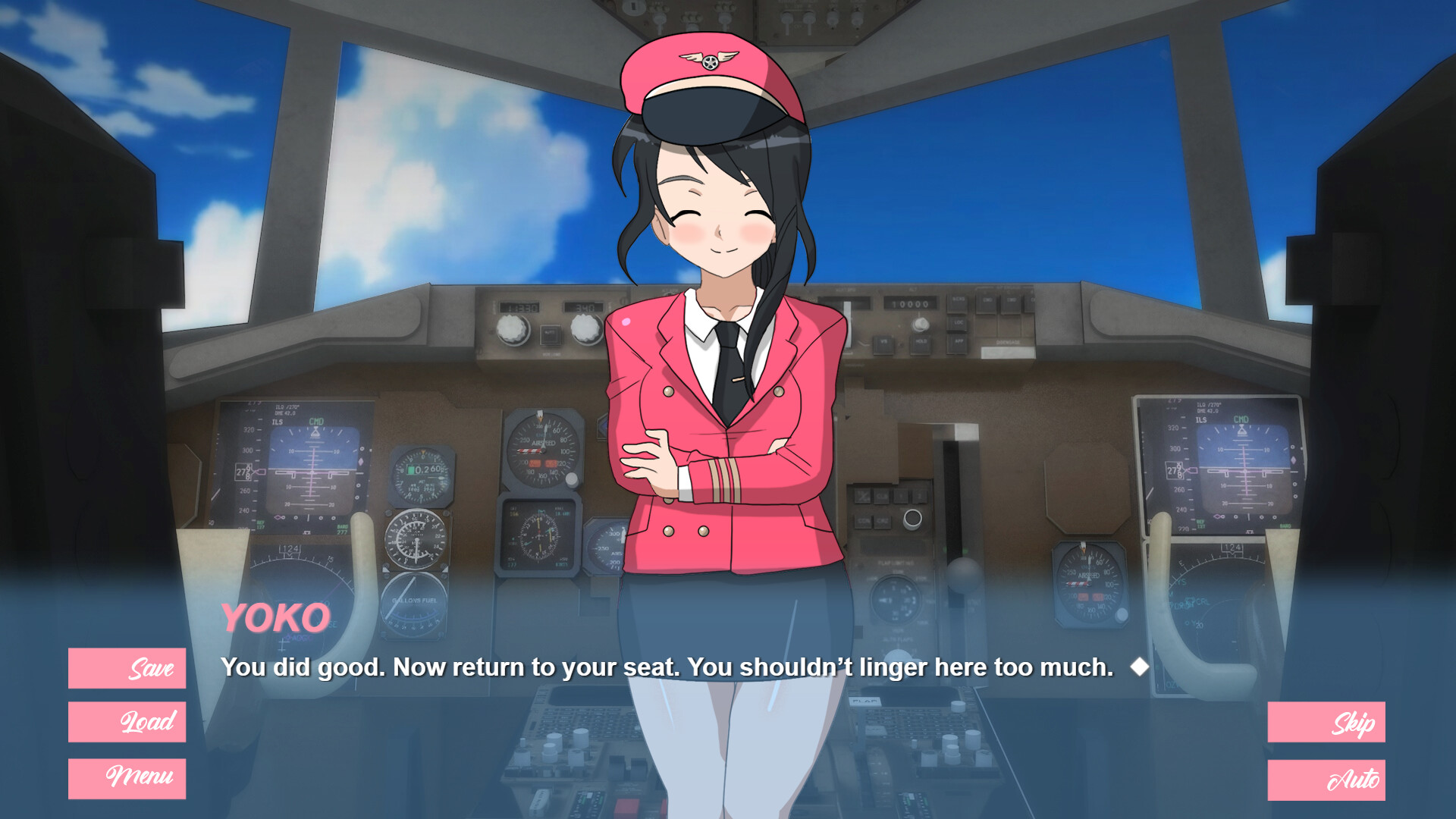This screenshot has height=819, width=1456.
Task: Click the diamond advance indicator after the dialogue
Action: [x=1141, y=667]
